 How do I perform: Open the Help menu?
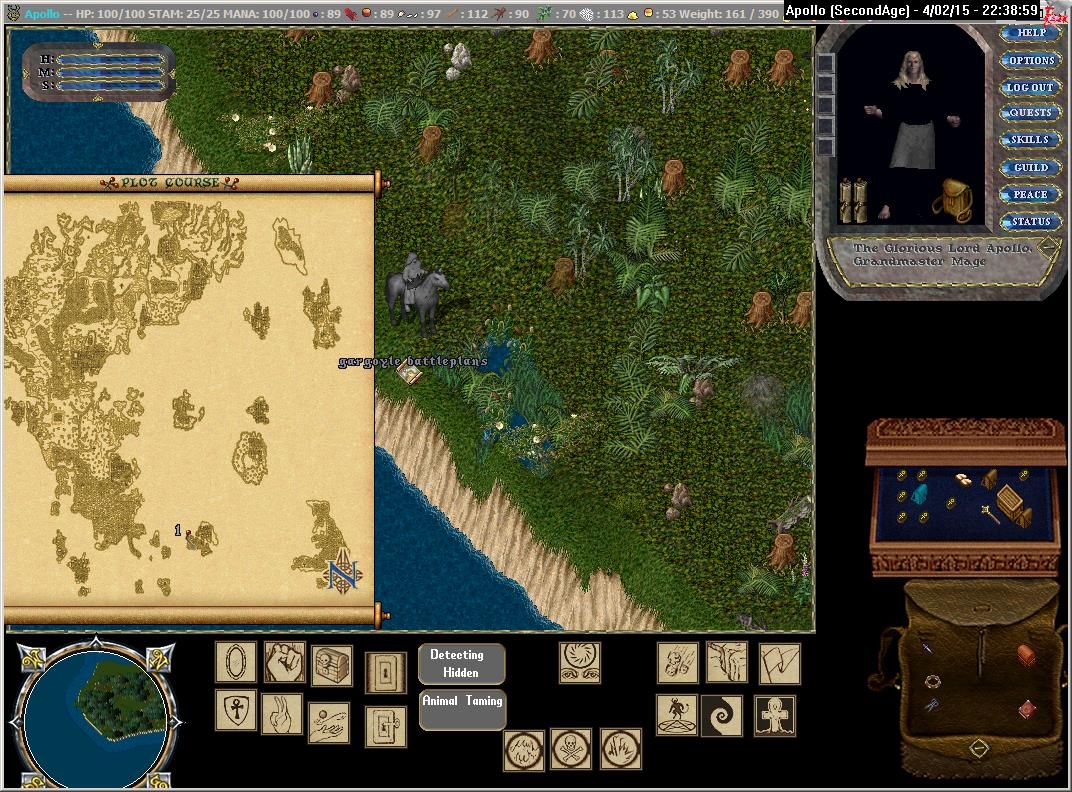click(x=1030, y=33)
